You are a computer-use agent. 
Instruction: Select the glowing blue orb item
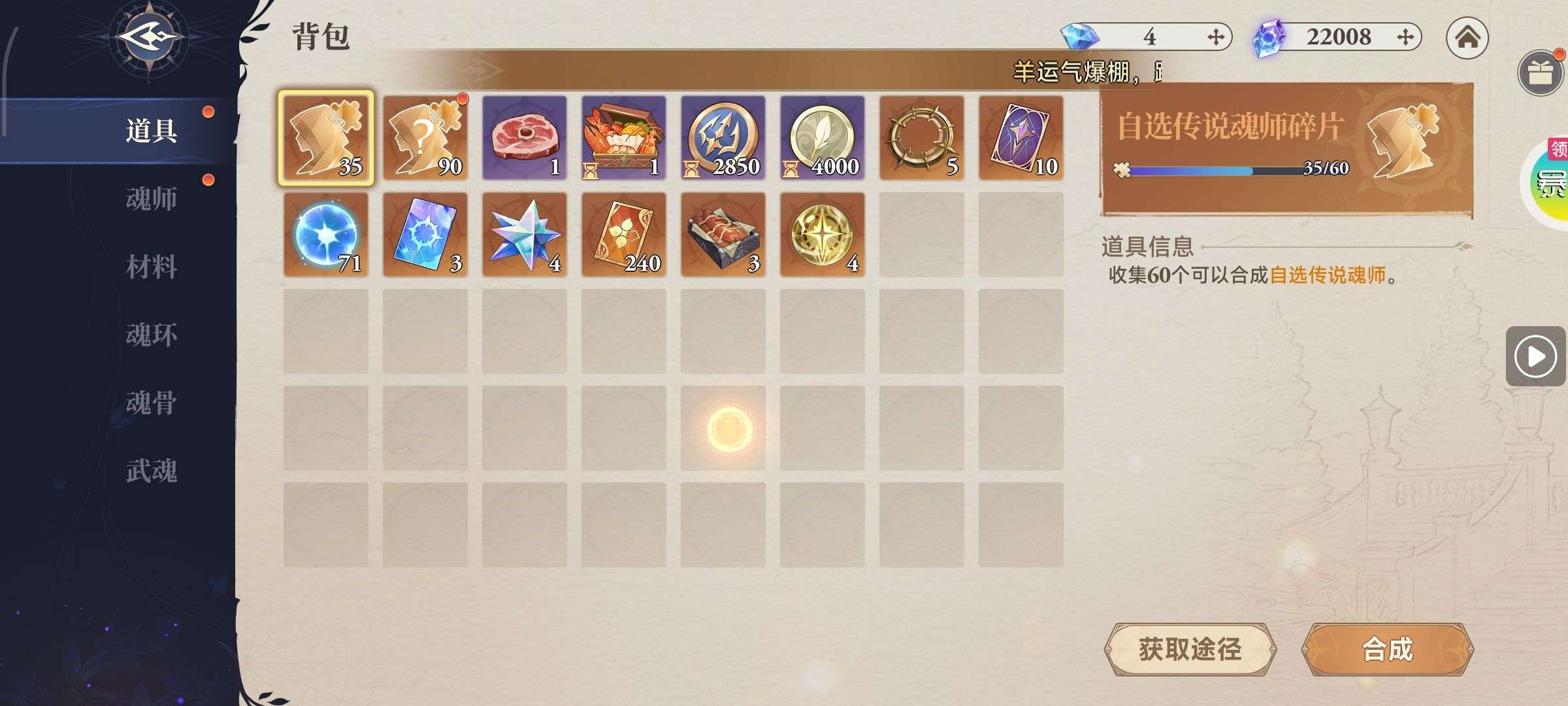326,235
